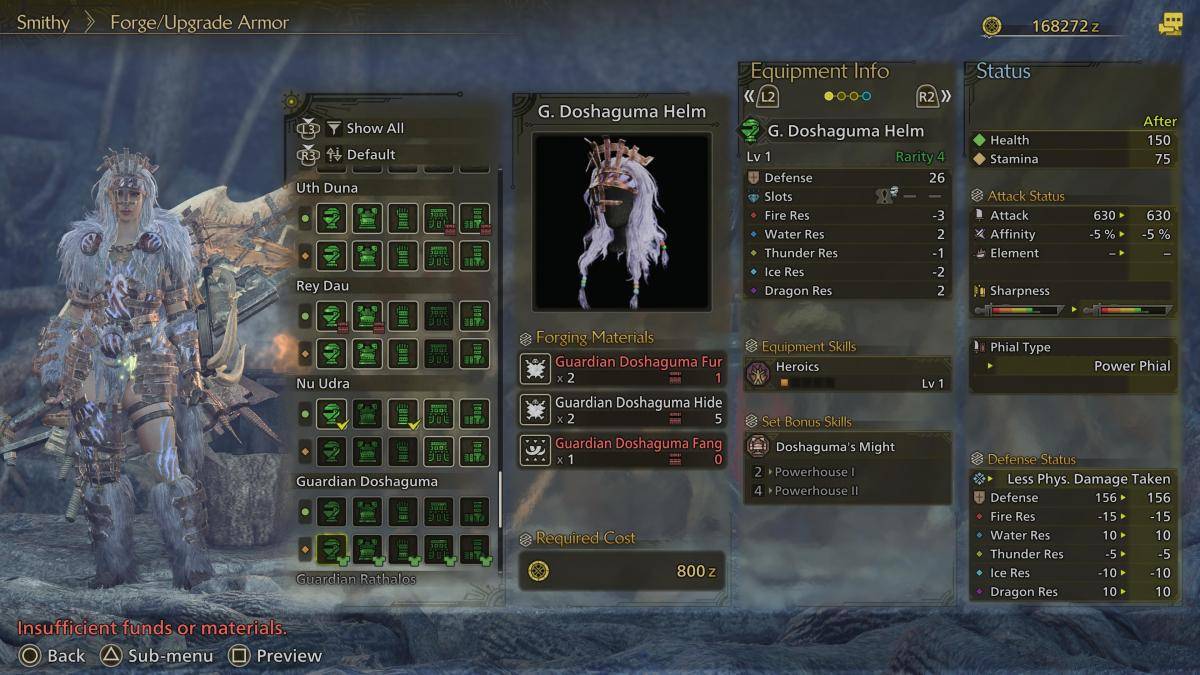
Task: Select the Guardian Doshaguma Fur material row
Action: (x=622, y=369)
